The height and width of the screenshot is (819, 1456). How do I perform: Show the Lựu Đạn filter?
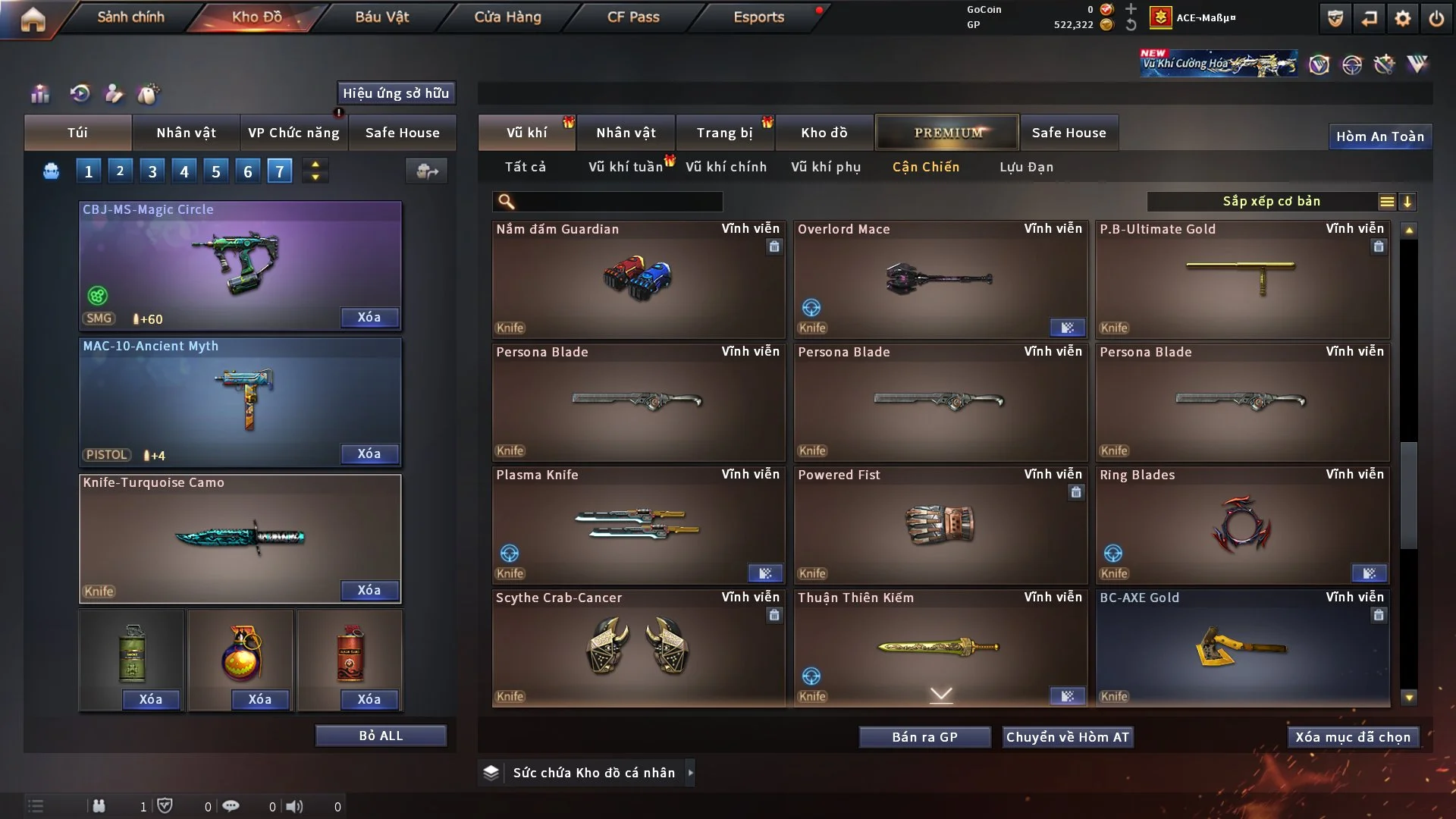1026,167
